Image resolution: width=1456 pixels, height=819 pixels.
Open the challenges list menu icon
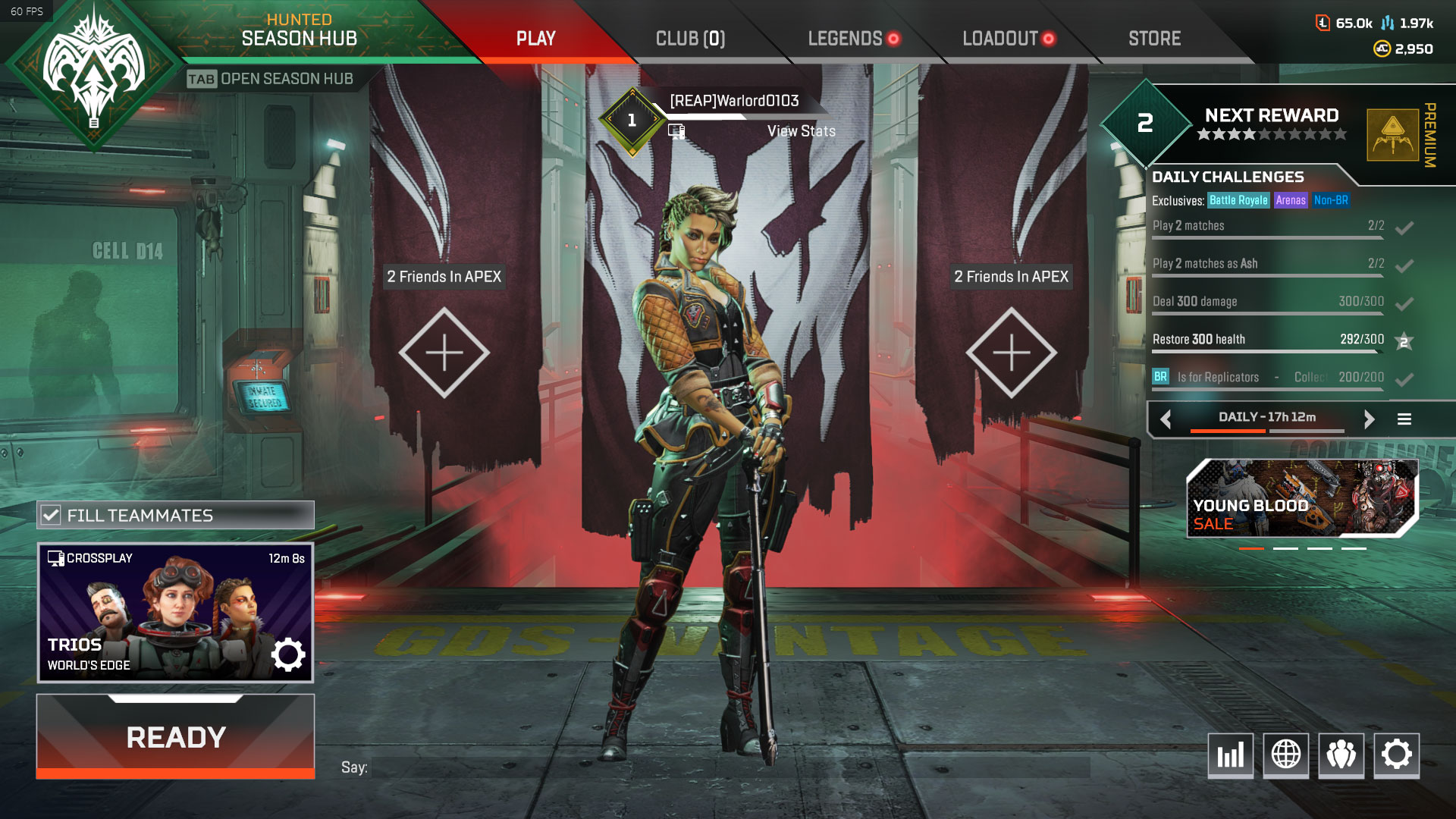coord(1404,419)
